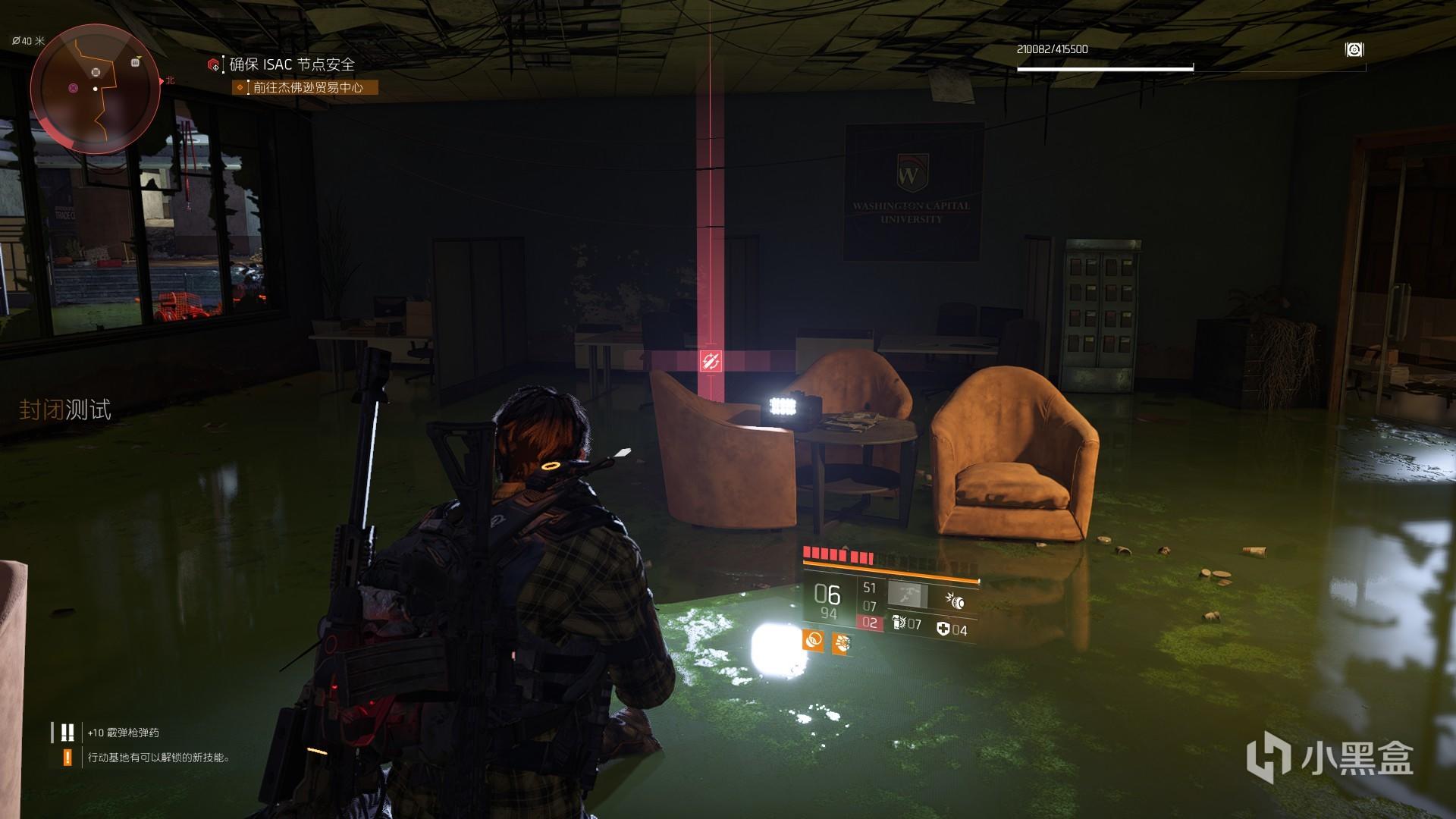Select the canister consumable icon
The height and width of the screenshot is (819, 1456).
tap(899, 623)
